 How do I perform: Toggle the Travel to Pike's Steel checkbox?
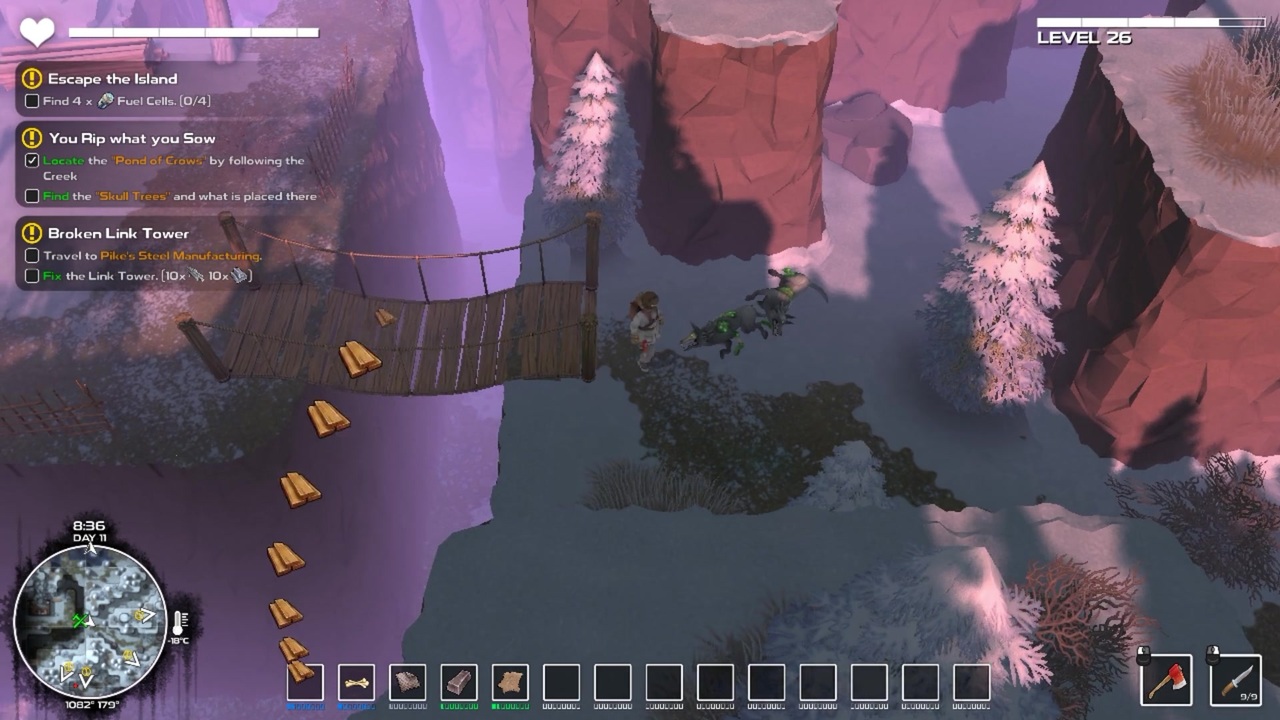click(x=32, y=256)
